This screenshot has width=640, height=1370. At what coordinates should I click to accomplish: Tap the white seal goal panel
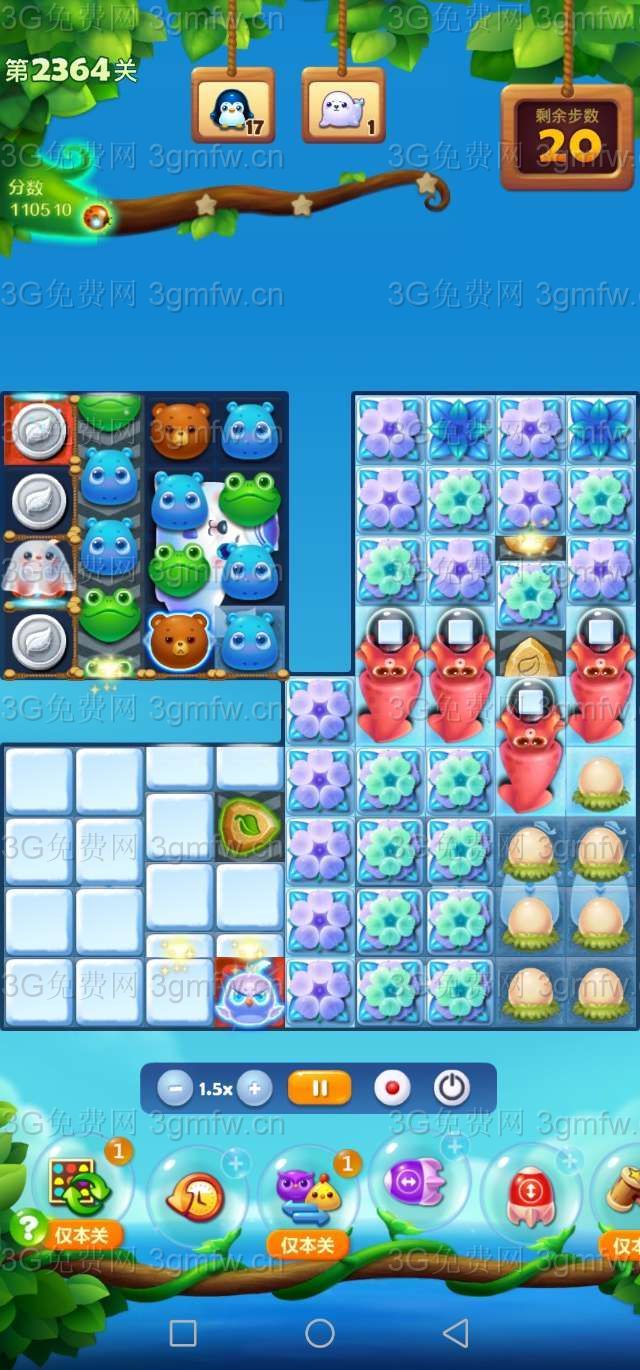pyautogui.click(x=343, y=107)
